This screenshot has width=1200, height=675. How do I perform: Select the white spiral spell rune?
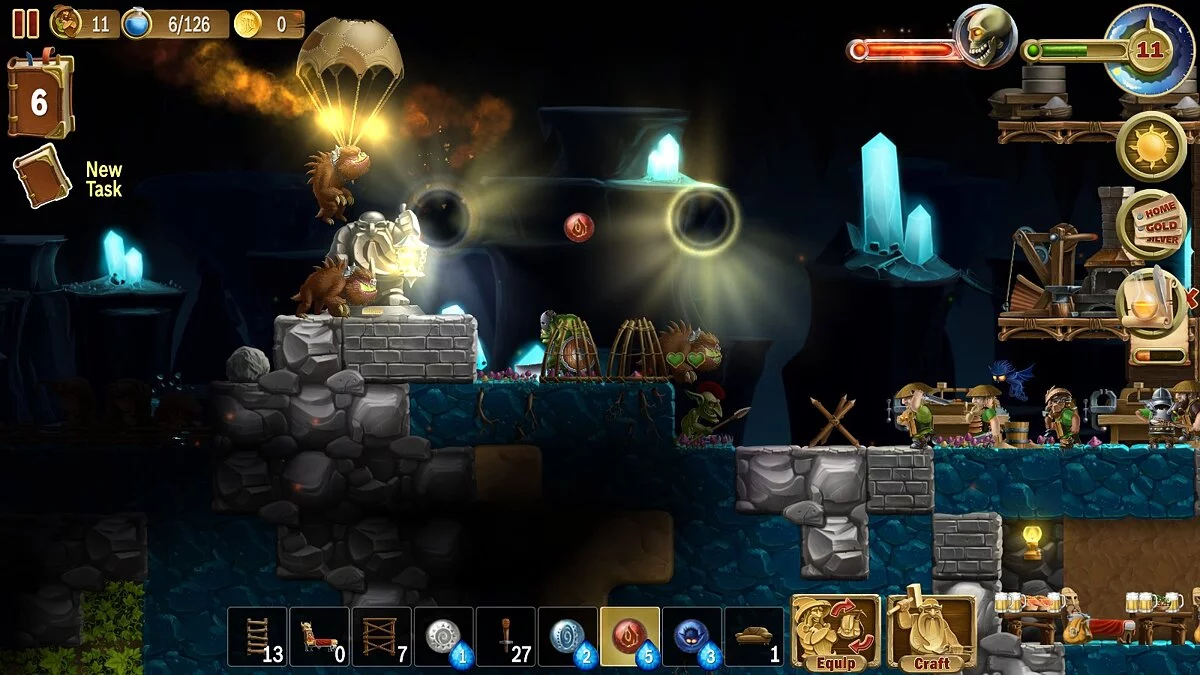[443, 636]
